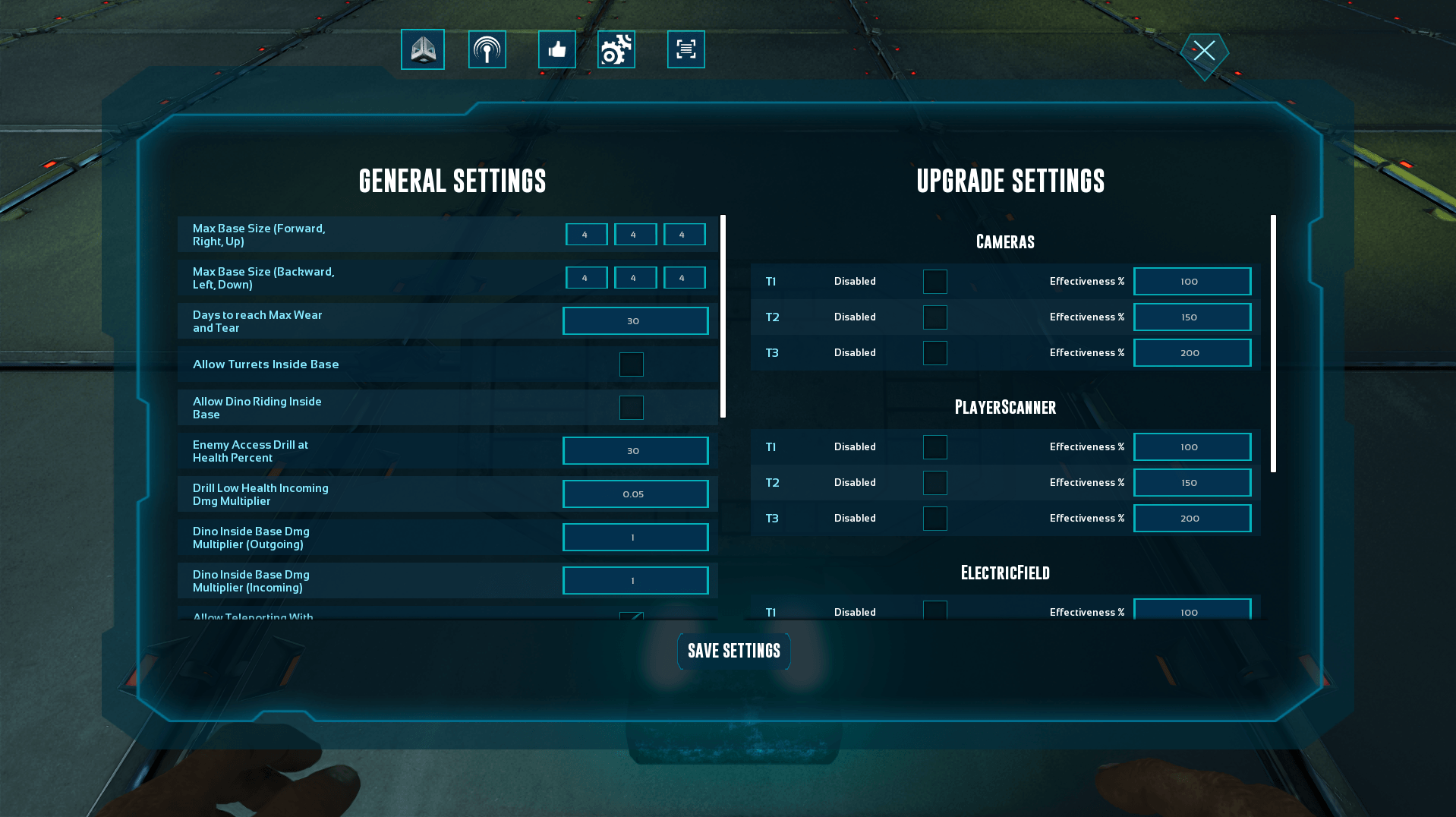Open the thumbs-up tab
The width and height of the screenshot is (1456, 817).
(x=557, y=49)
